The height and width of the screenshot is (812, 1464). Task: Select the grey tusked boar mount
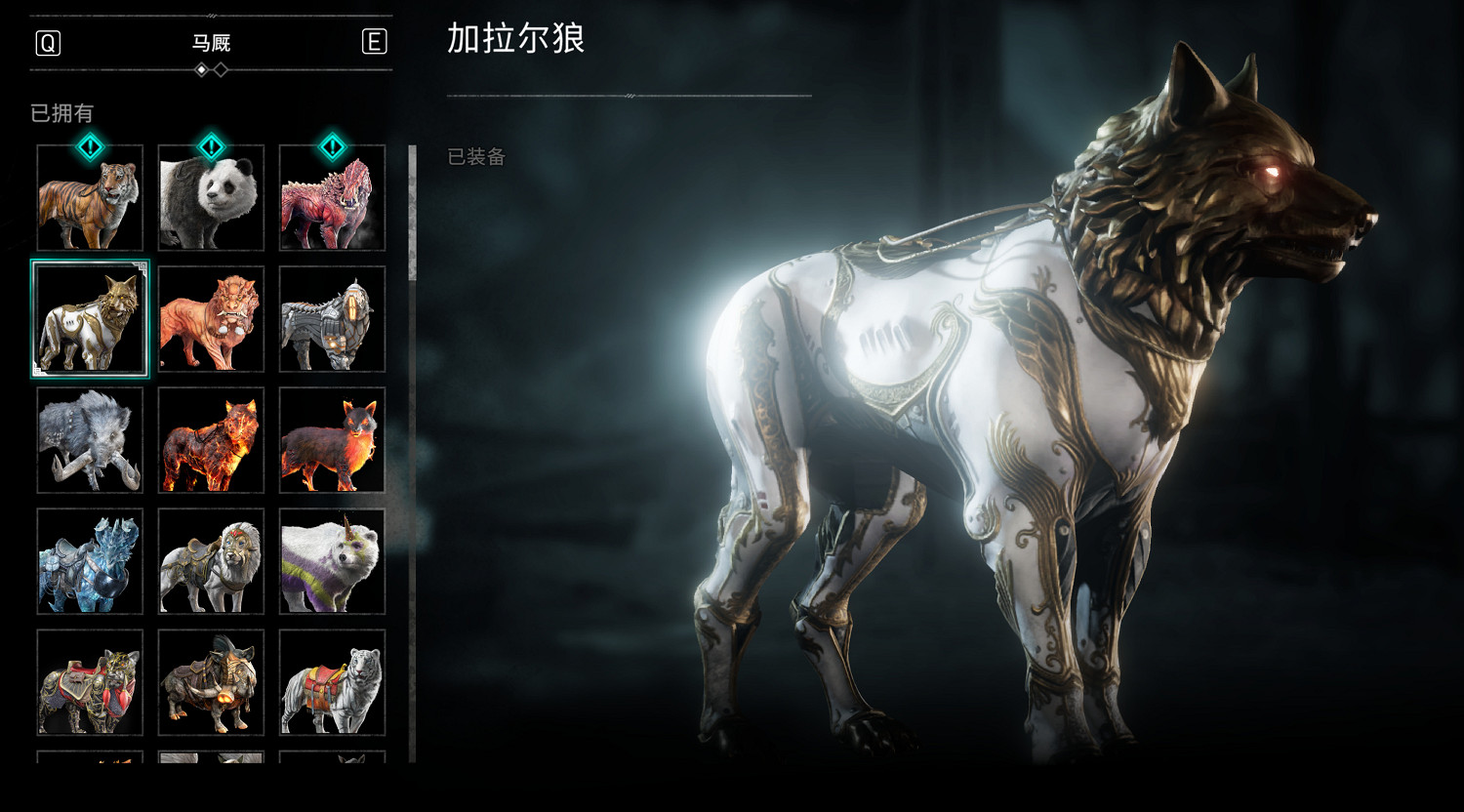[x=90, y=440]
